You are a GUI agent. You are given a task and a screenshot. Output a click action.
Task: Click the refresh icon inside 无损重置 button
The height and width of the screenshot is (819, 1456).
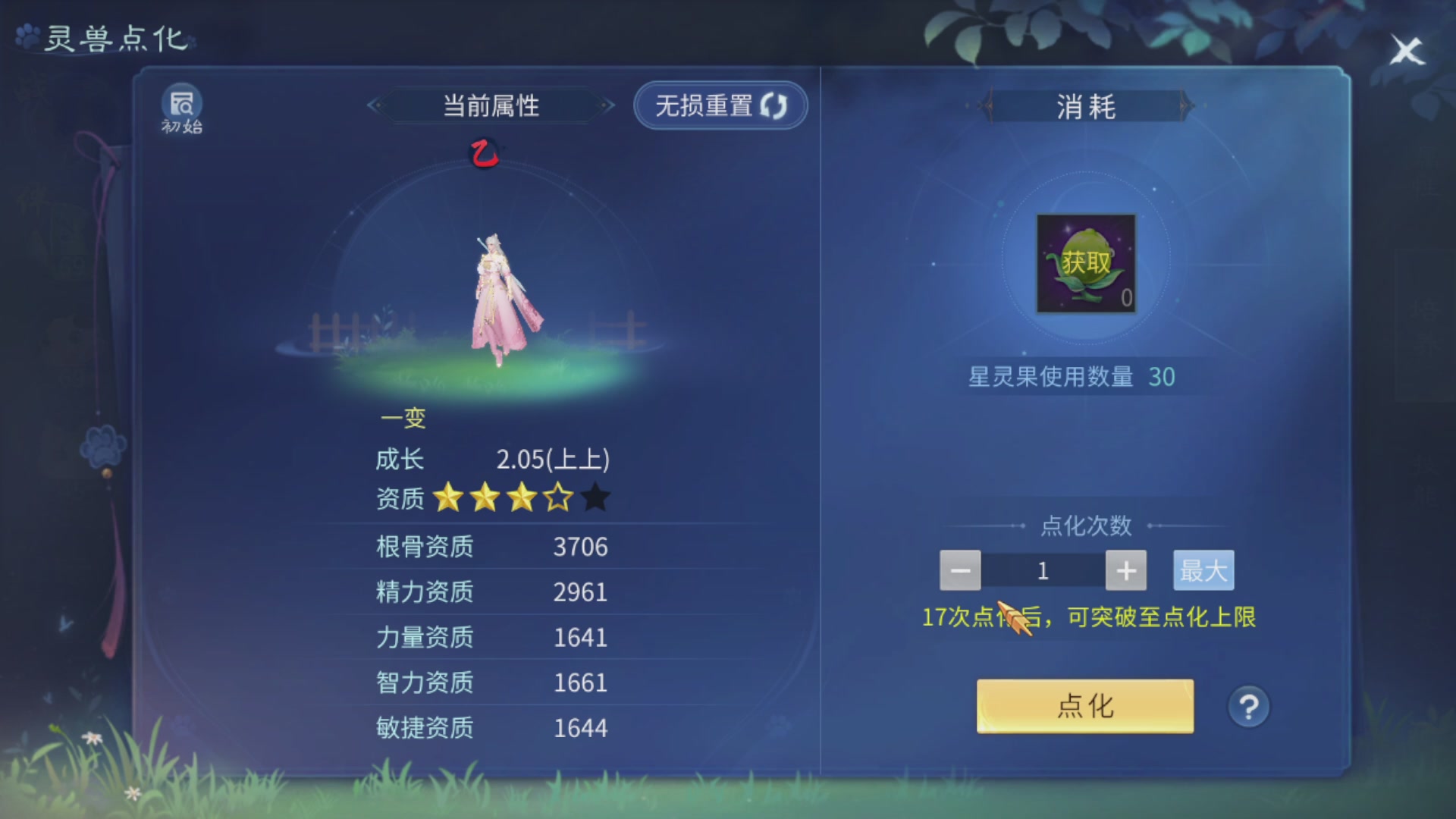point(775,105)
